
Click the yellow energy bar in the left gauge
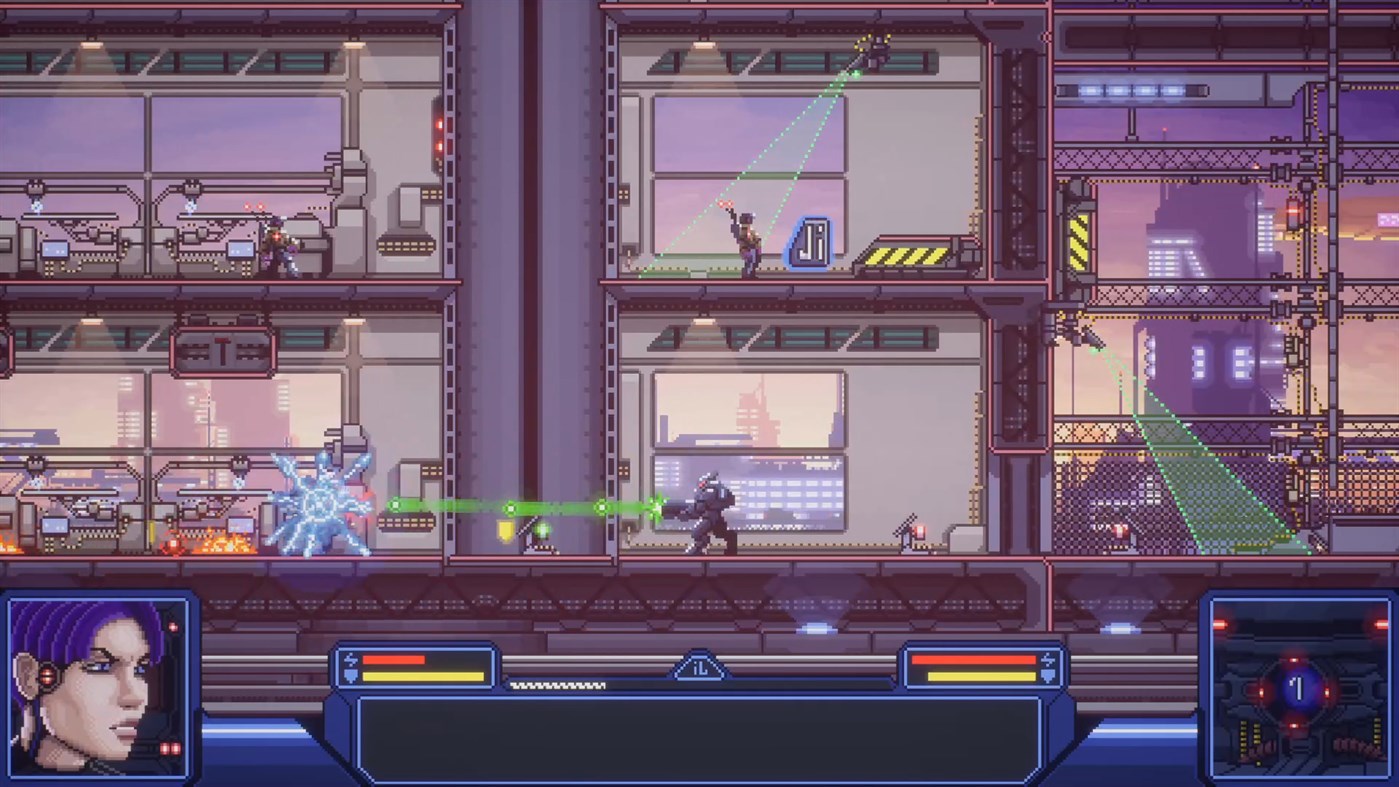pyautogui.click(x=423, y=676)
